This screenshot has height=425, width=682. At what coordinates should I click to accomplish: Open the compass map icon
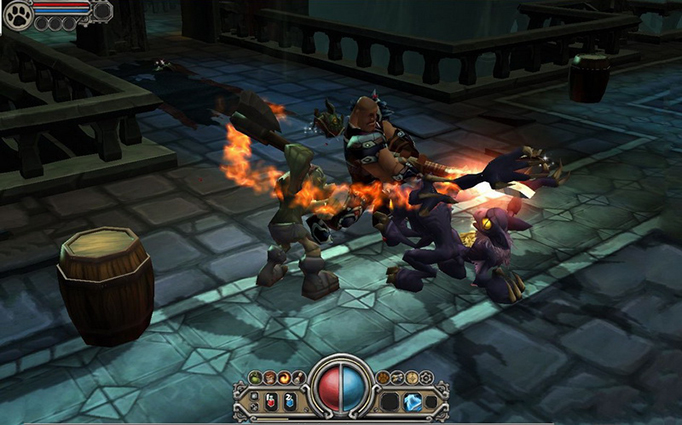click(x=411, y=377)
